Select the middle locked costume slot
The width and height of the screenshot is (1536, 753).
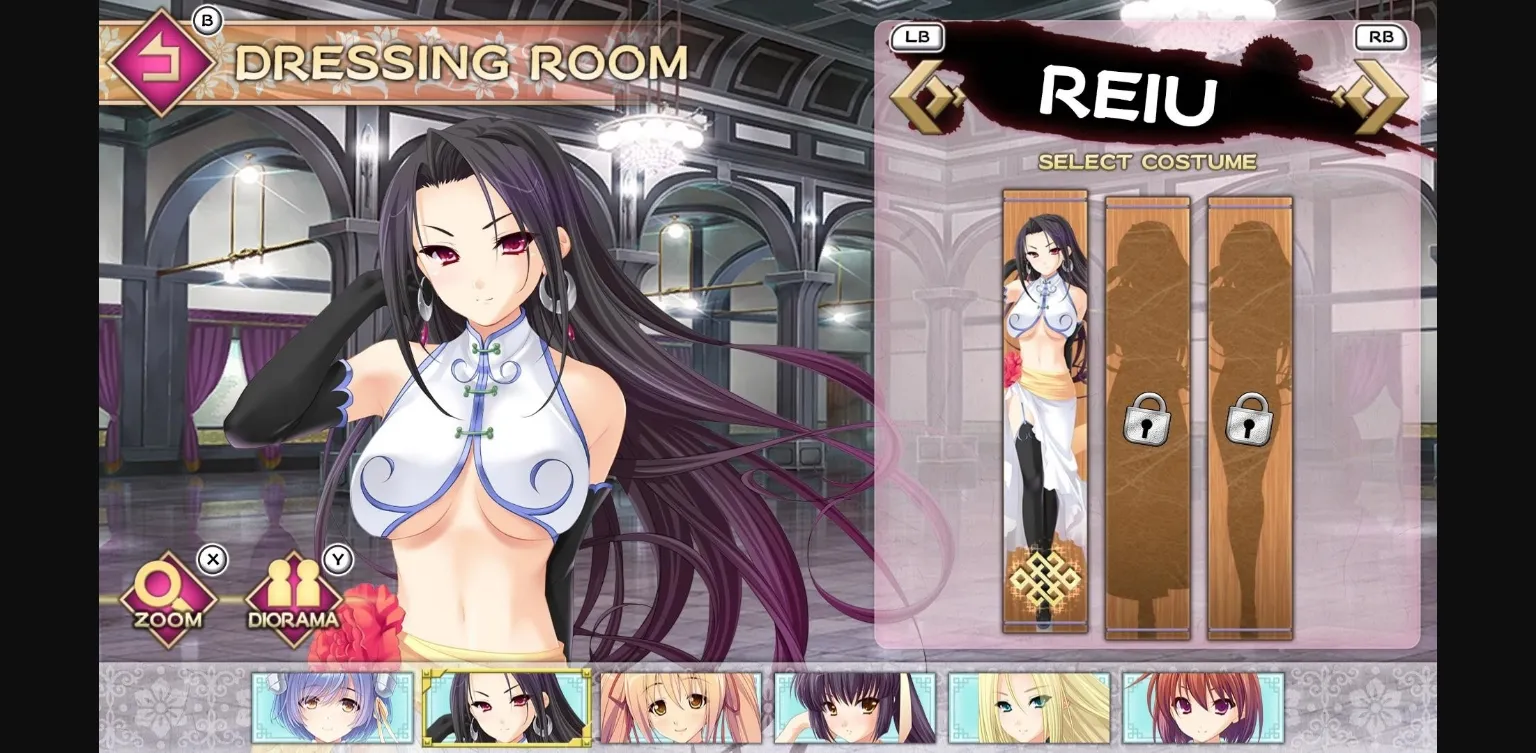point(1148,410)
